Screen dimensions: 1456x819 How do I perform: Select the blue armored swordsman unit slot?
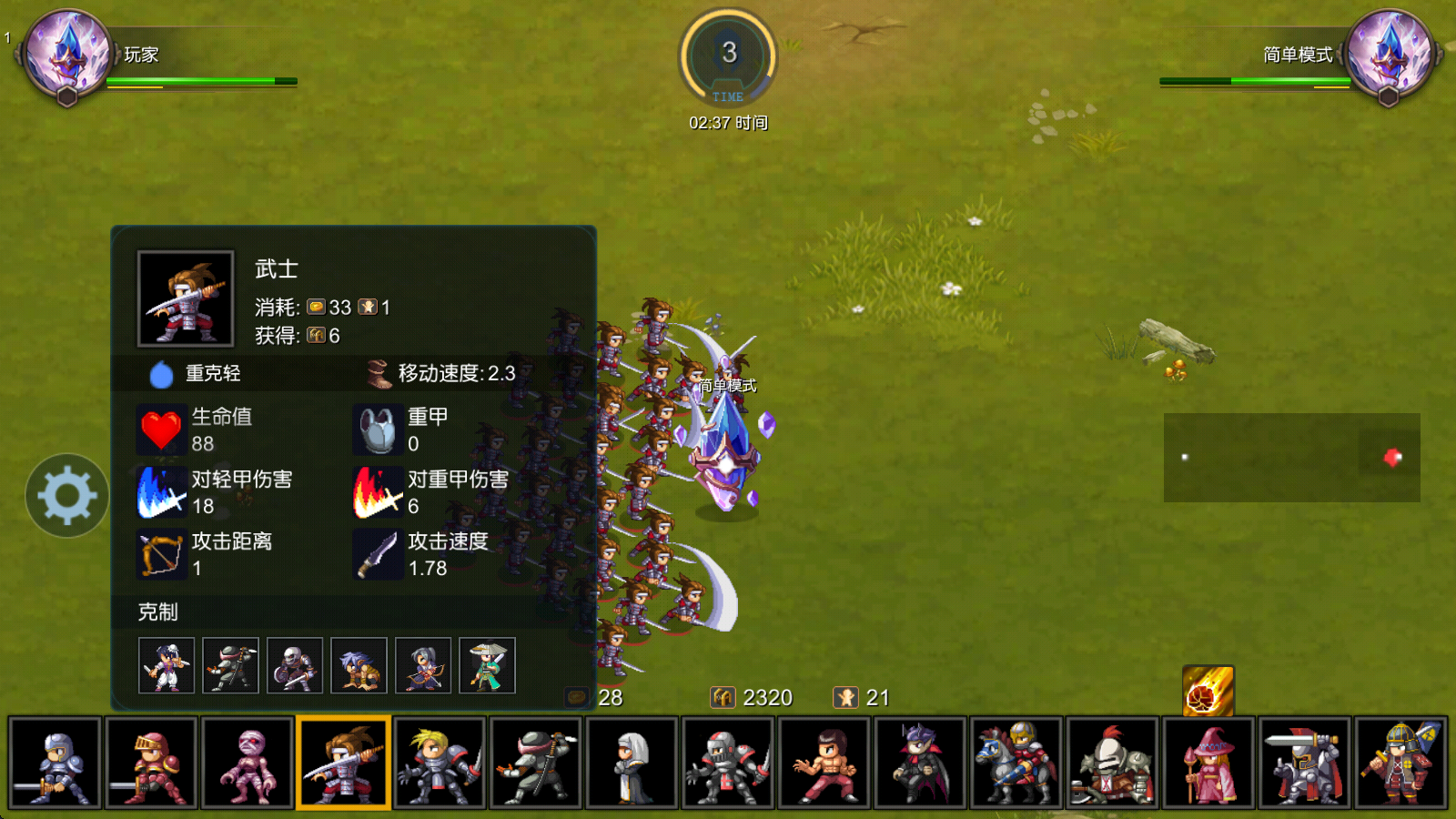55,763
